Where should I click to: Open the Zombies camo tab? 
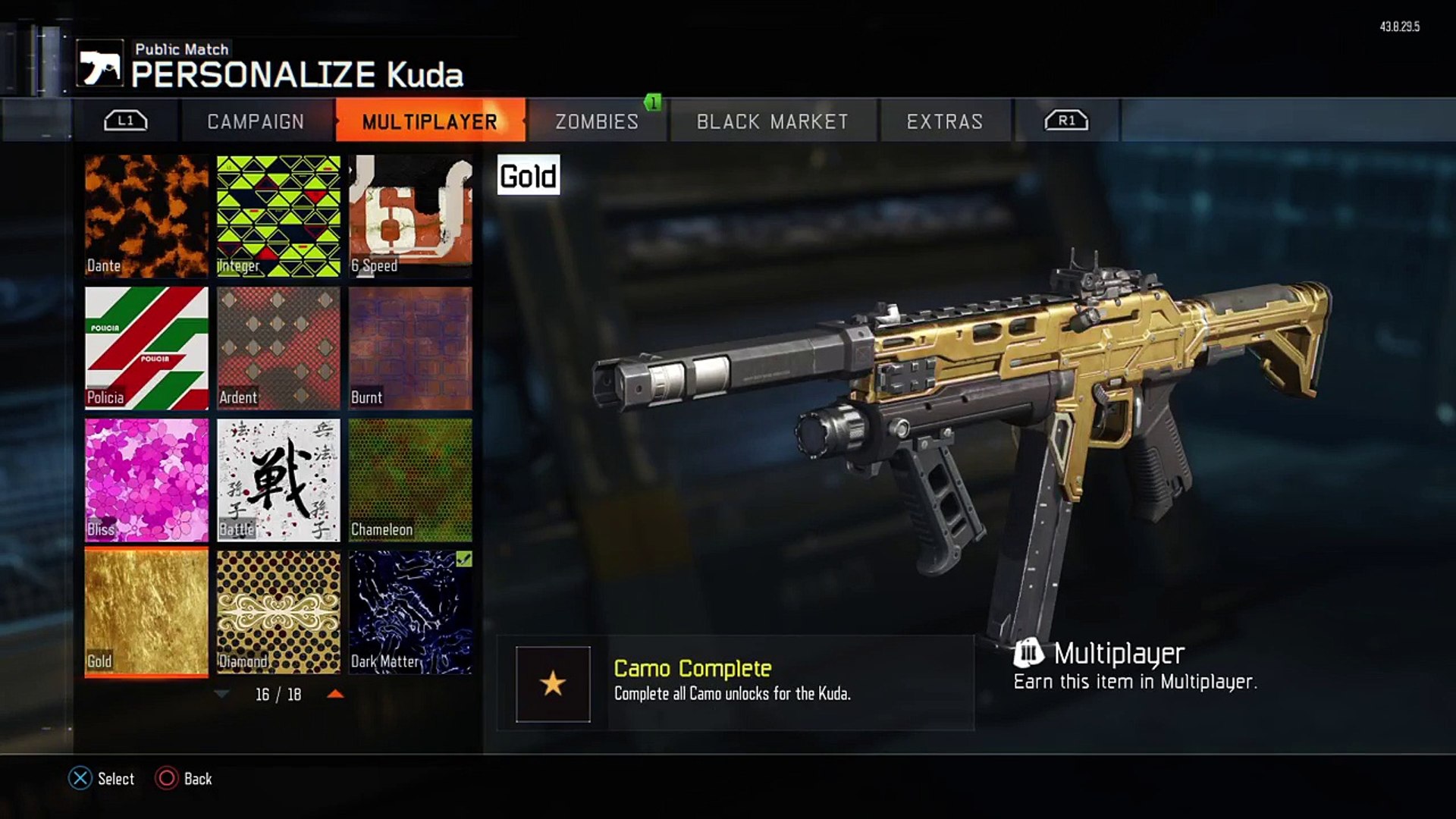597,121
